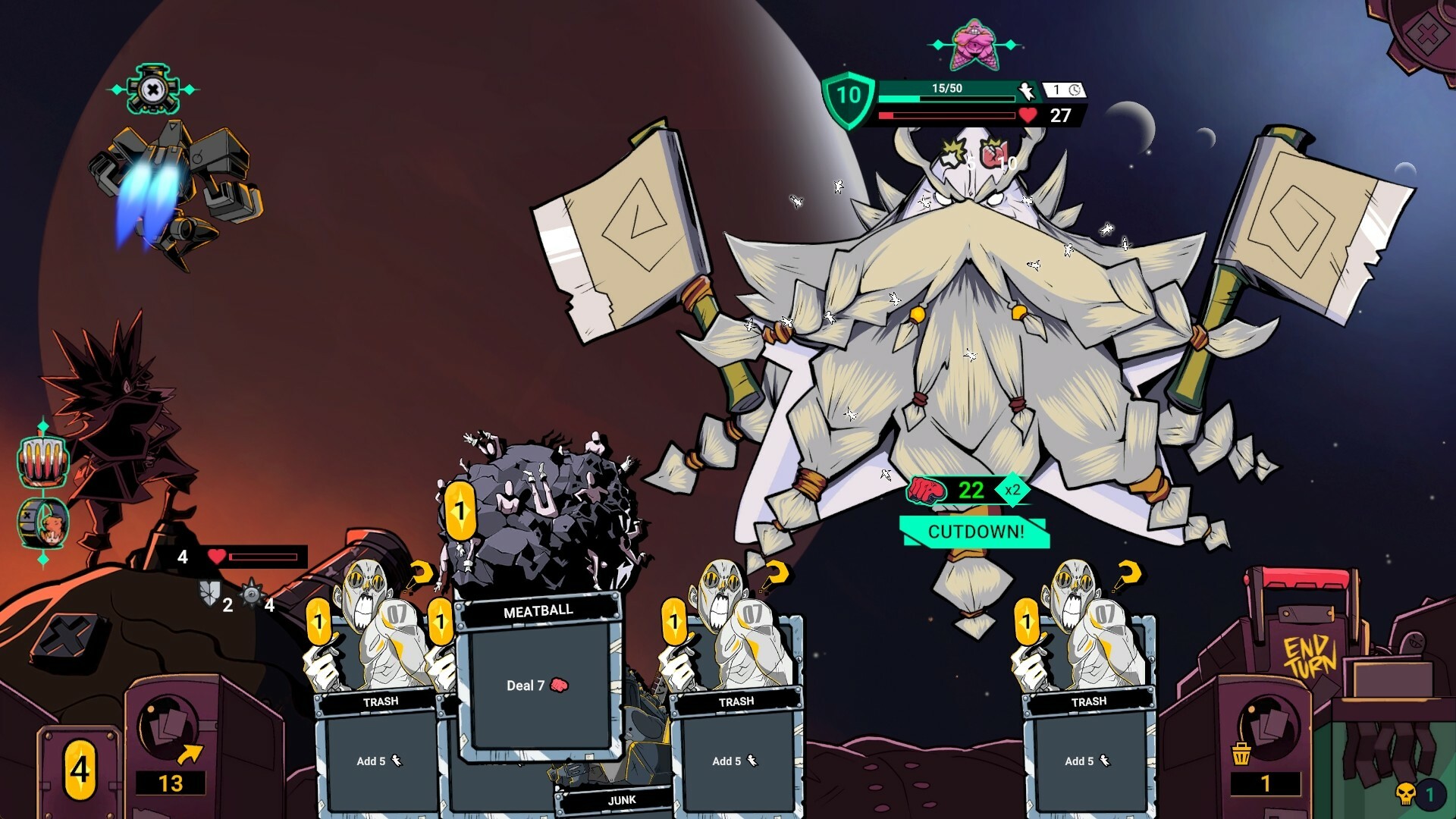Click the enemy's red punch intent icon
The width and height of the screenshot is (1456, 819).
click(927, 491)
